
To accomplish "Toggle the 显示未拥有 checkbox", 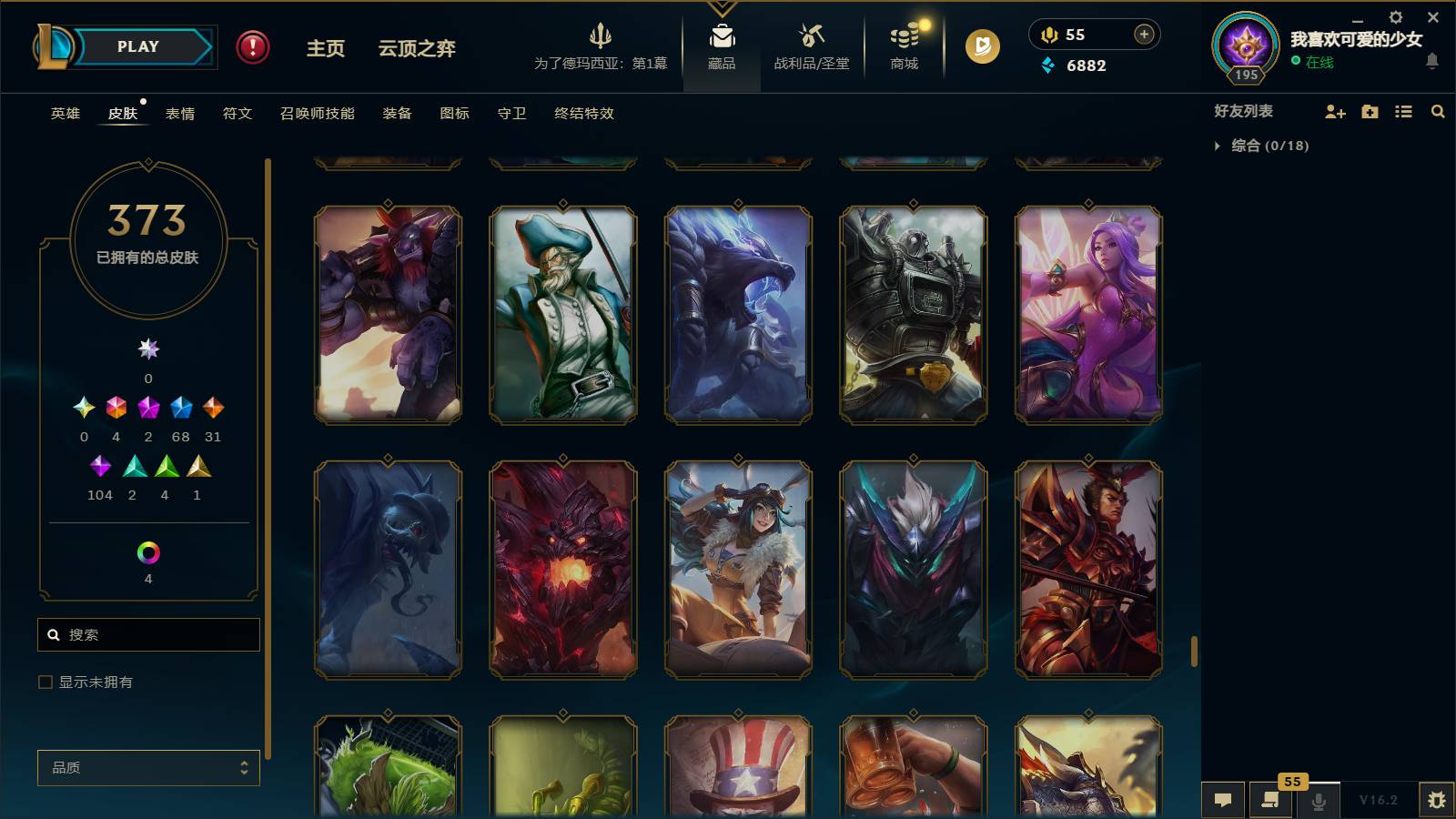I will 44,681.
